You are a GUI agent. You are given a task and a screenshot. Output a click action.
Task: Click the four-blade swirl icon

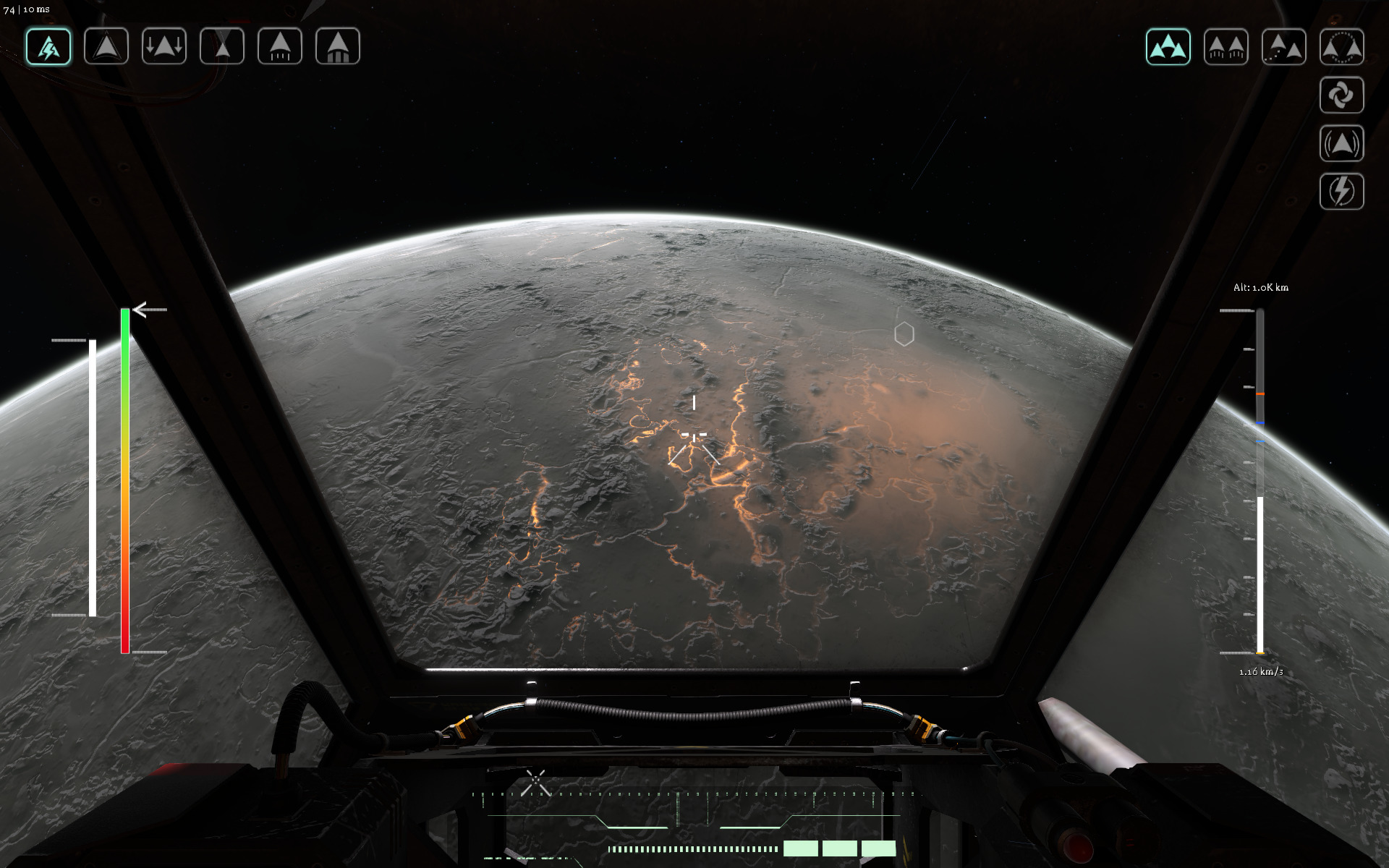coord(1341,95)
